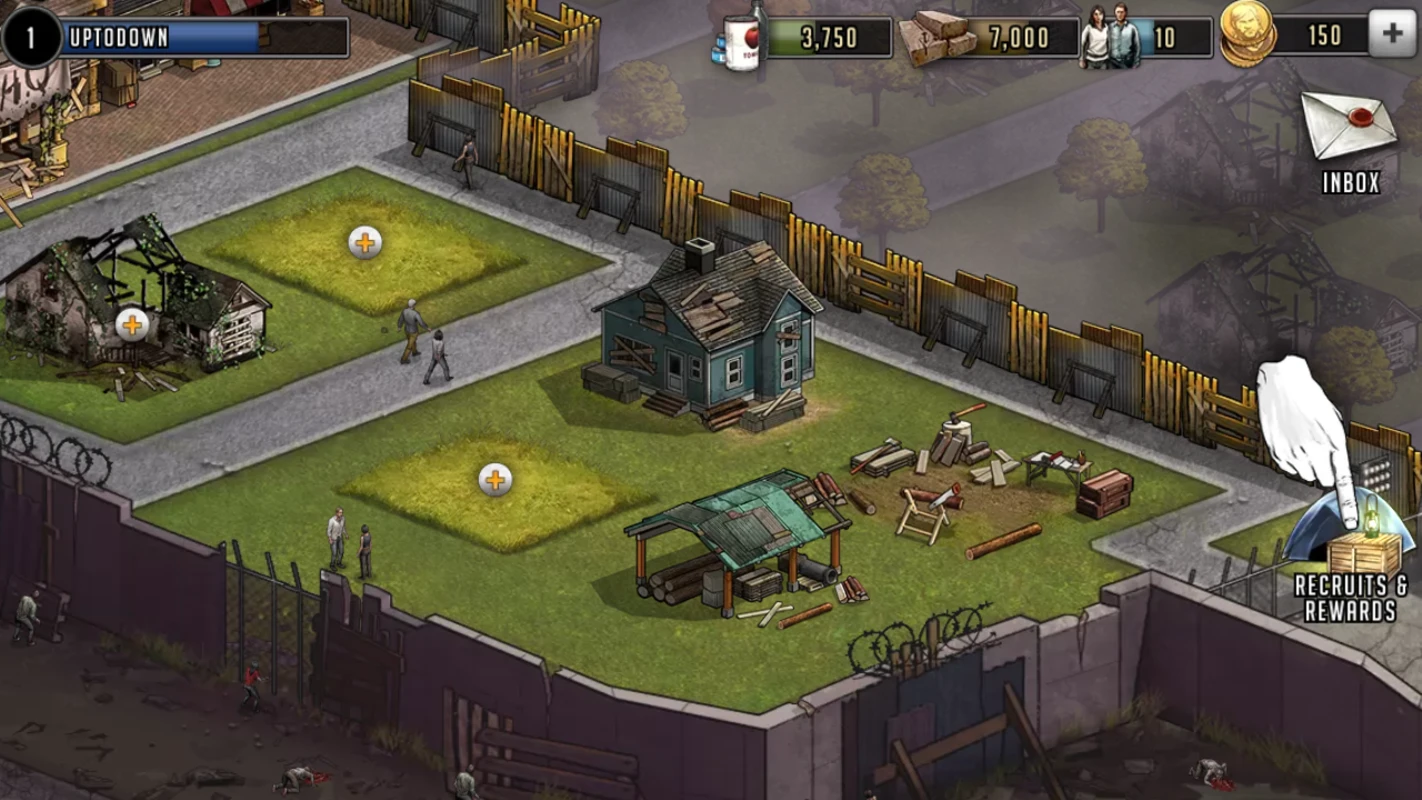Click the plus marker on the upper empty plot
The image size is (1422, 800).
point(366,240)
